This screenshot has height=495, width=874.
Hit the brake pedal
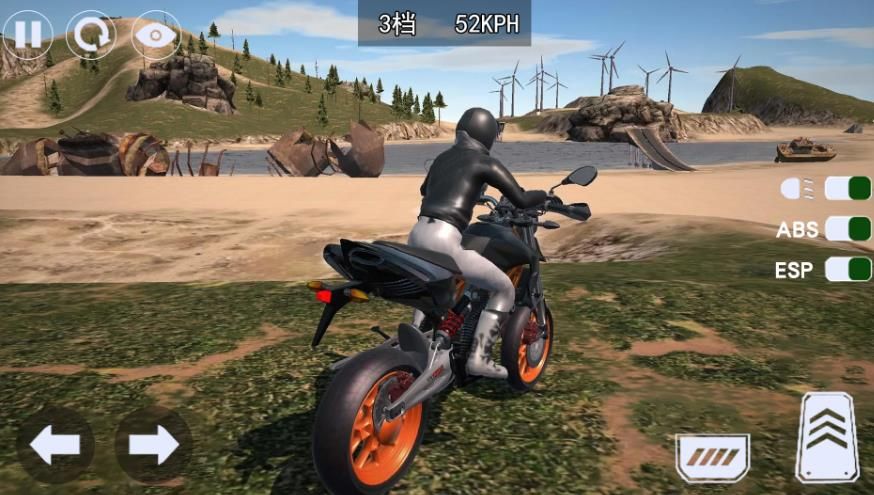tap(712, 457)
